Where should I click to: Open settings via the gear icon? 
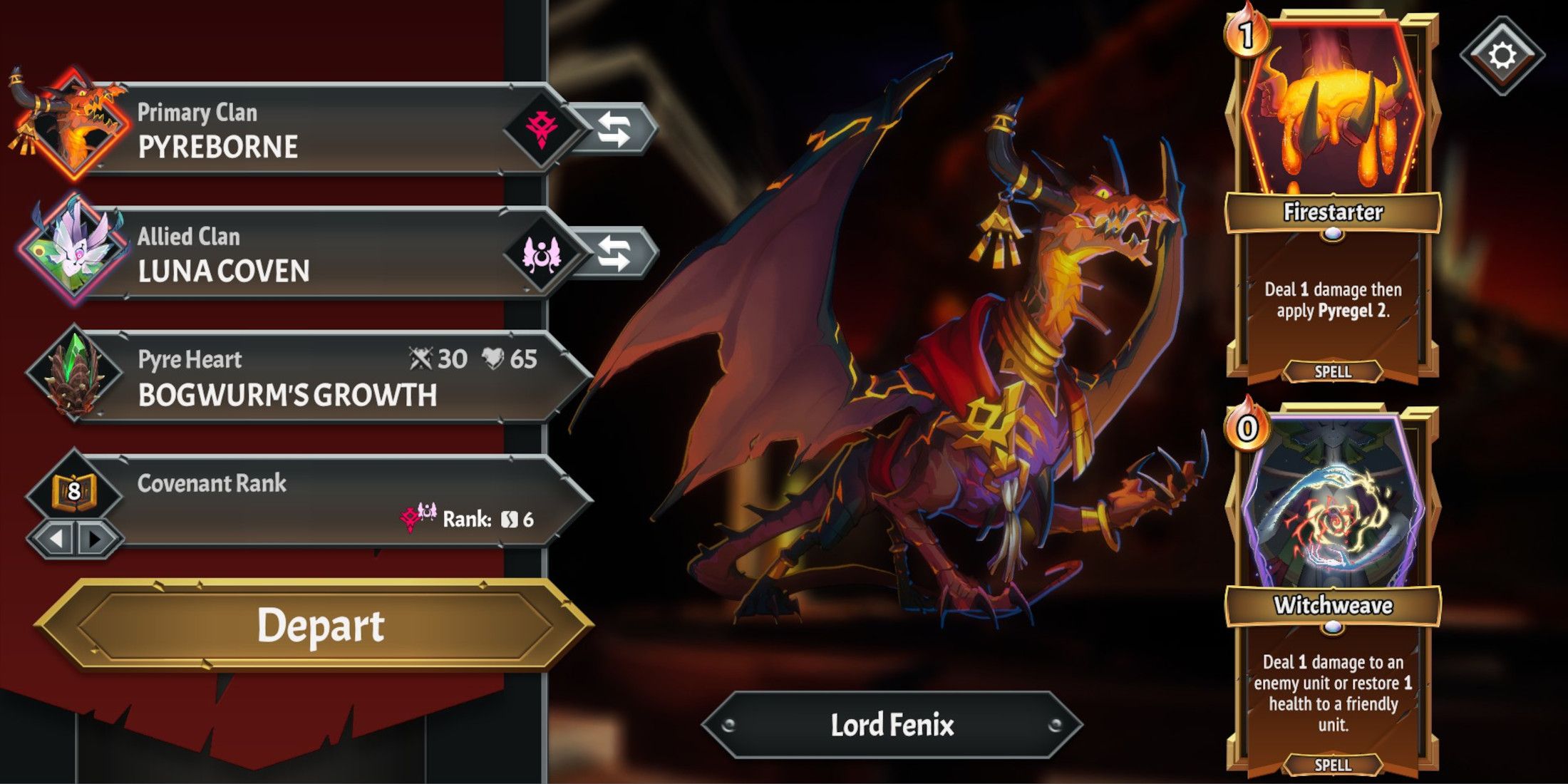(x=1502, y=56)
